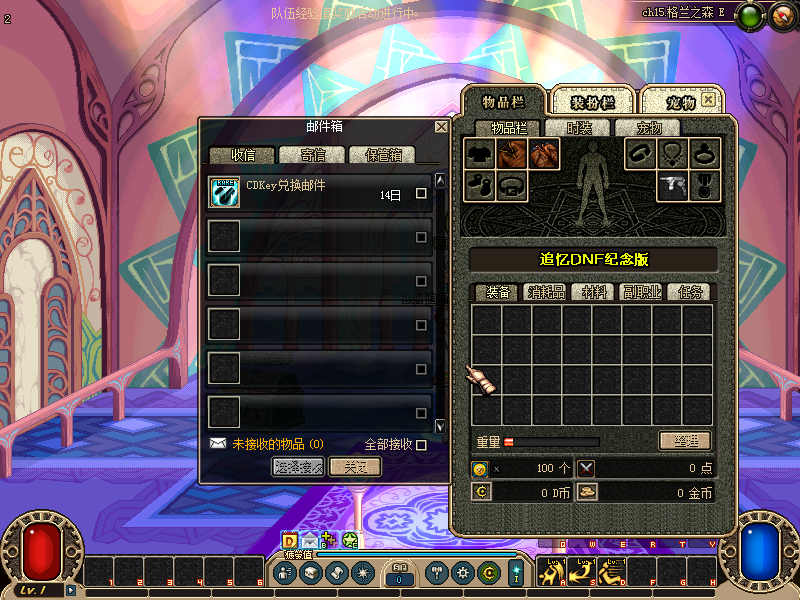Tick the checkbox beside the CDKey mail

pyautogui.click(x=421, y=194)
